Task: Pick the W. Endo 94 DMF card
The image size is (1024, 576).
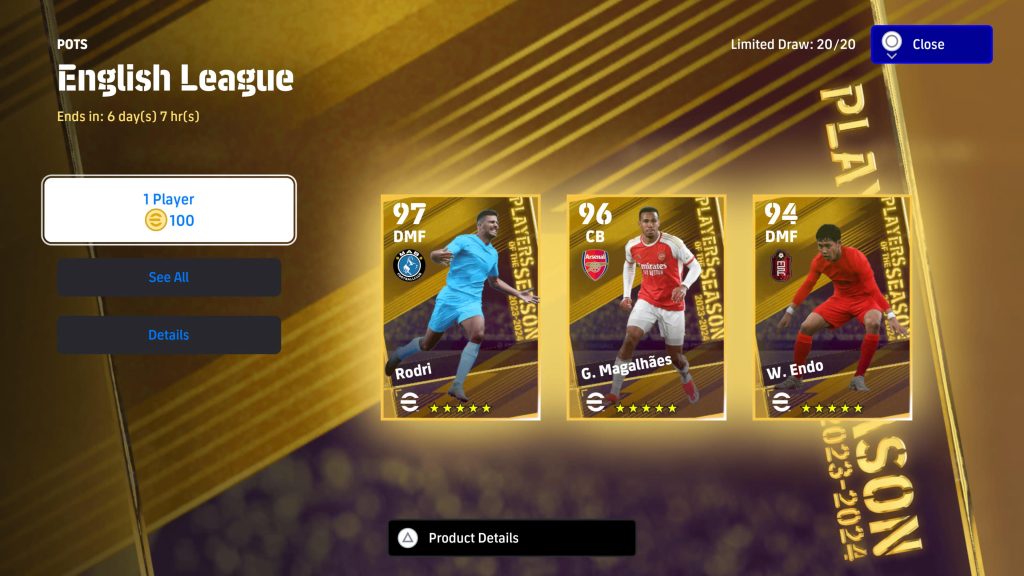Action: pos(831,307)
